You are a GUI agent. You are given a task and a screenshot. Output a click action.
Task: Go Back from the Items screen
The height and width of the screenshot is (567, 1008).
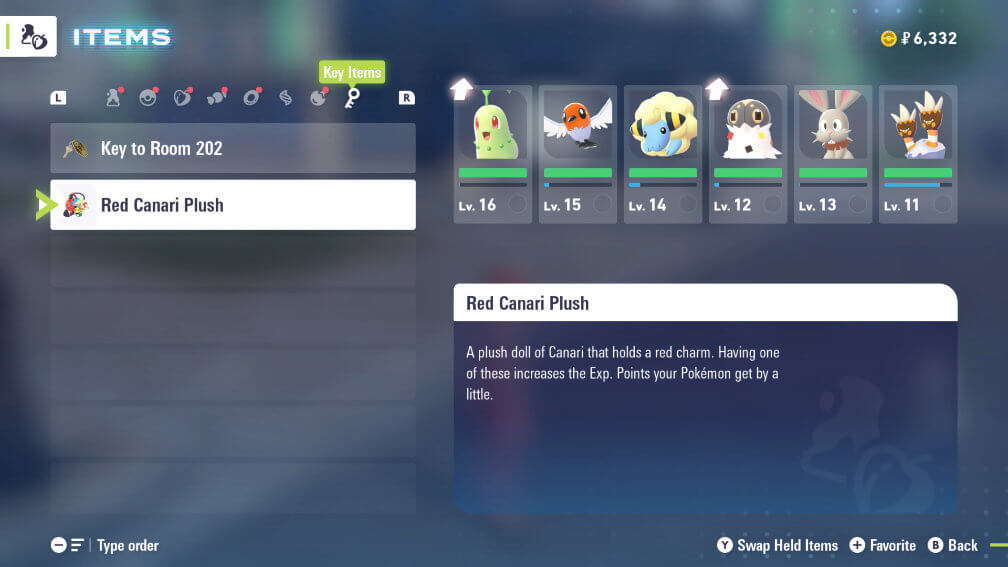click(953, 545)
